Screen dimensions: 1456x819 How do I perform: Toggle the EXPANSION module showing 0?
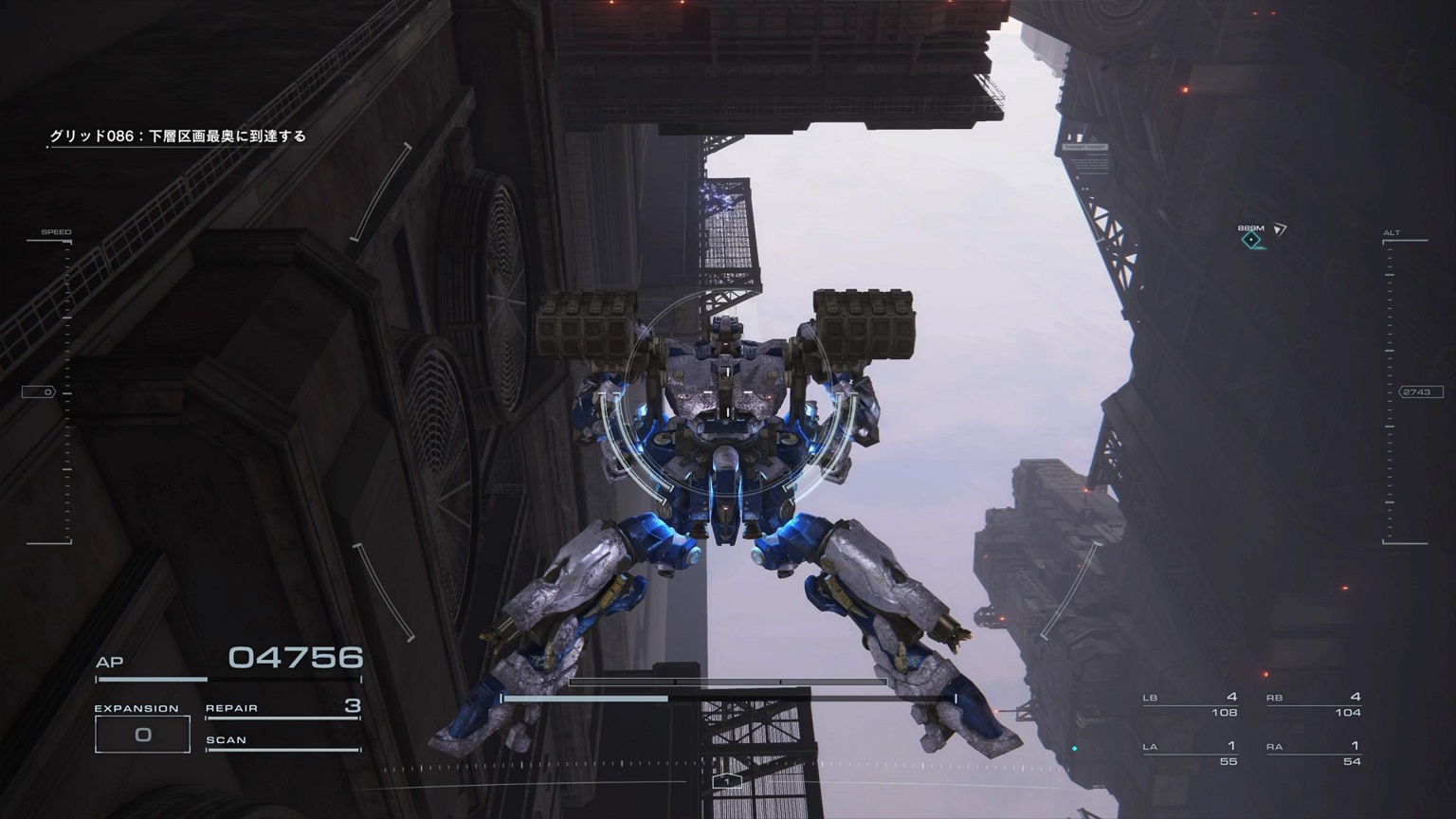click(x=142, y=732)
